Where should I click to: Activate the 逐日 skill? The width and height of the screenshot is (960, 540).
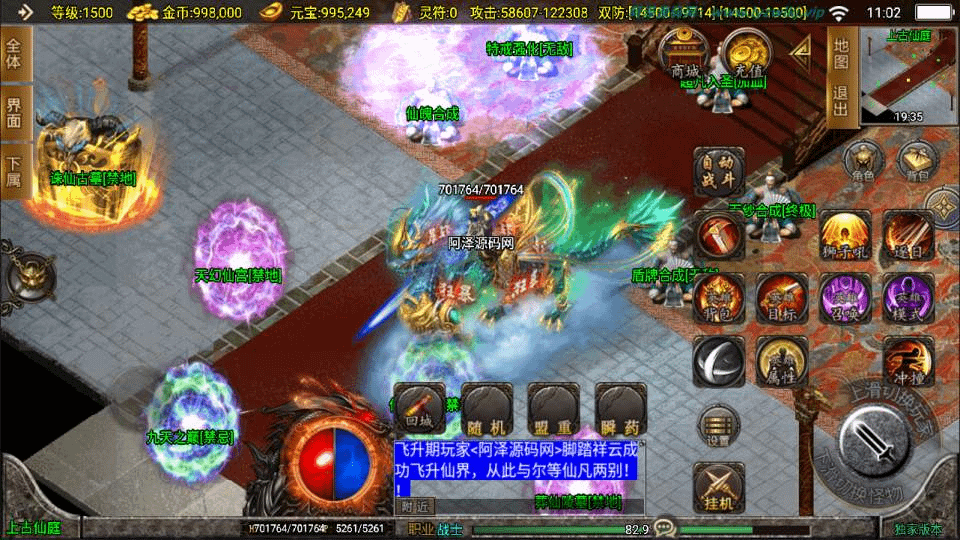pos(907,238)
